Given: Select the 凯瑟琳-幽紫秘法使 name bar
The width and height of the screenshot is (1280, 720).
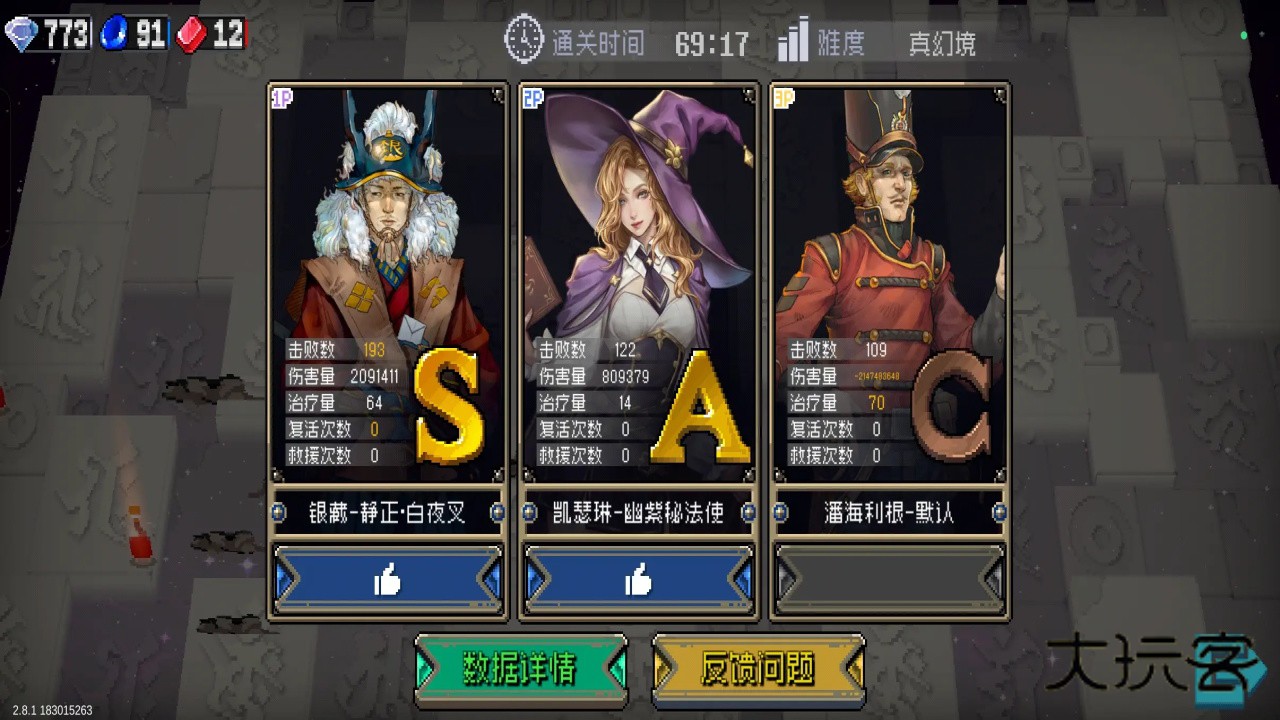Looking at the screenshot, I should (x=638, y=513).
